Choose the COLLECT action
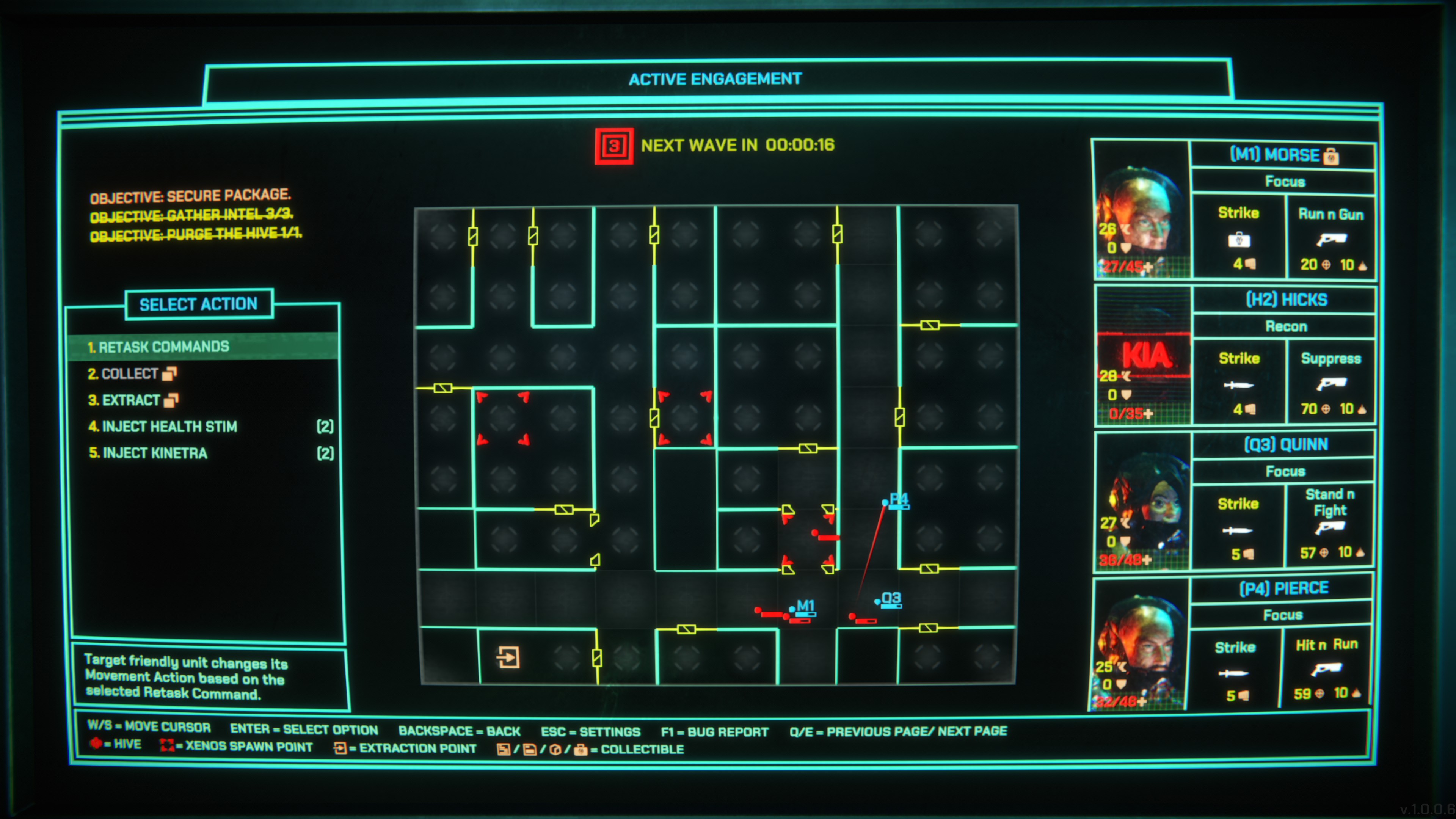Viewport: 1456px width, 819px height. [x=130, y=373]
